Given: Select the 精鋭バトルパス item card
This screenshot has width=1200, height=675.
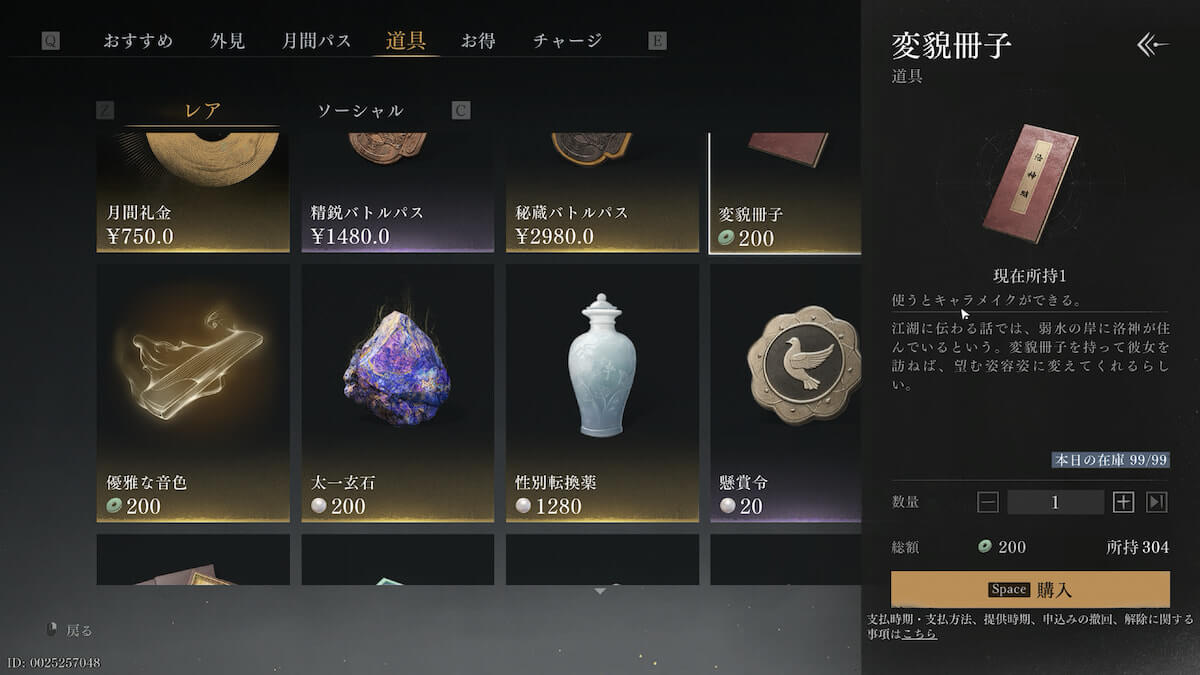Looking at the screenshot, I should pos(397,192).
